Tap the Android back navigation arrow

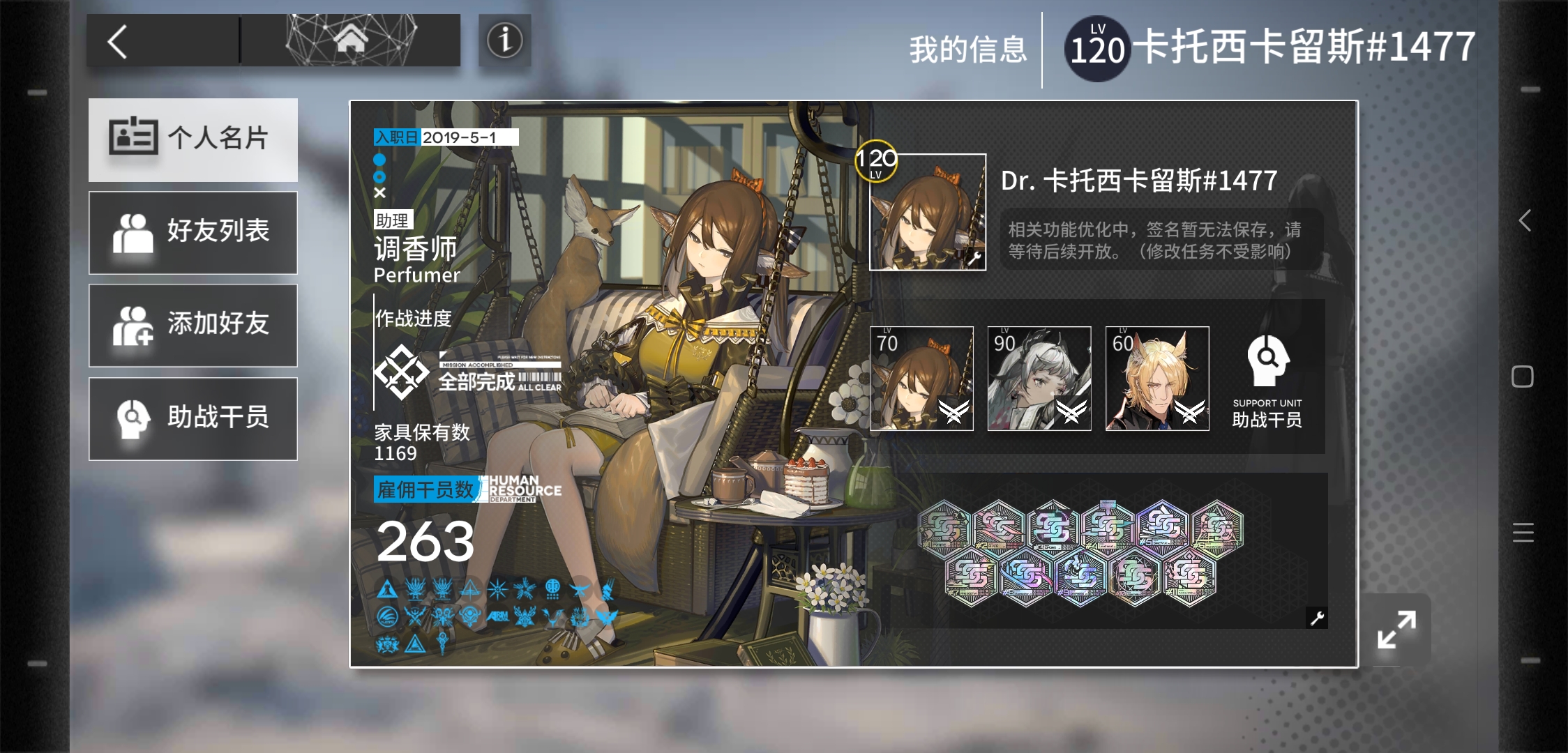[x=1525, y=221]
